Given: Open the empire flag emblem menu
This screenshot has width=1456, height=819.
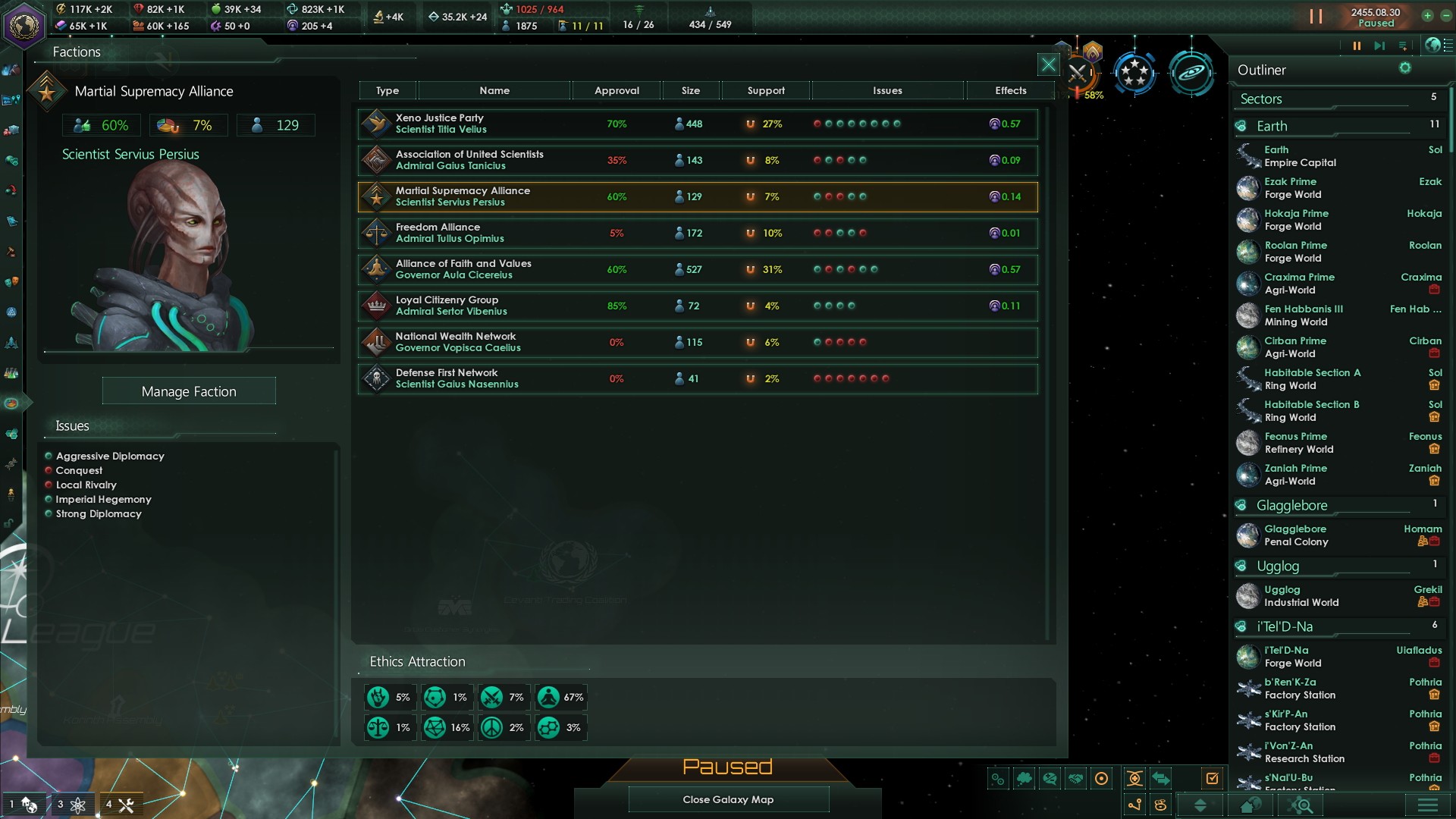Looking at the screenshot, I should pos(24,24).
